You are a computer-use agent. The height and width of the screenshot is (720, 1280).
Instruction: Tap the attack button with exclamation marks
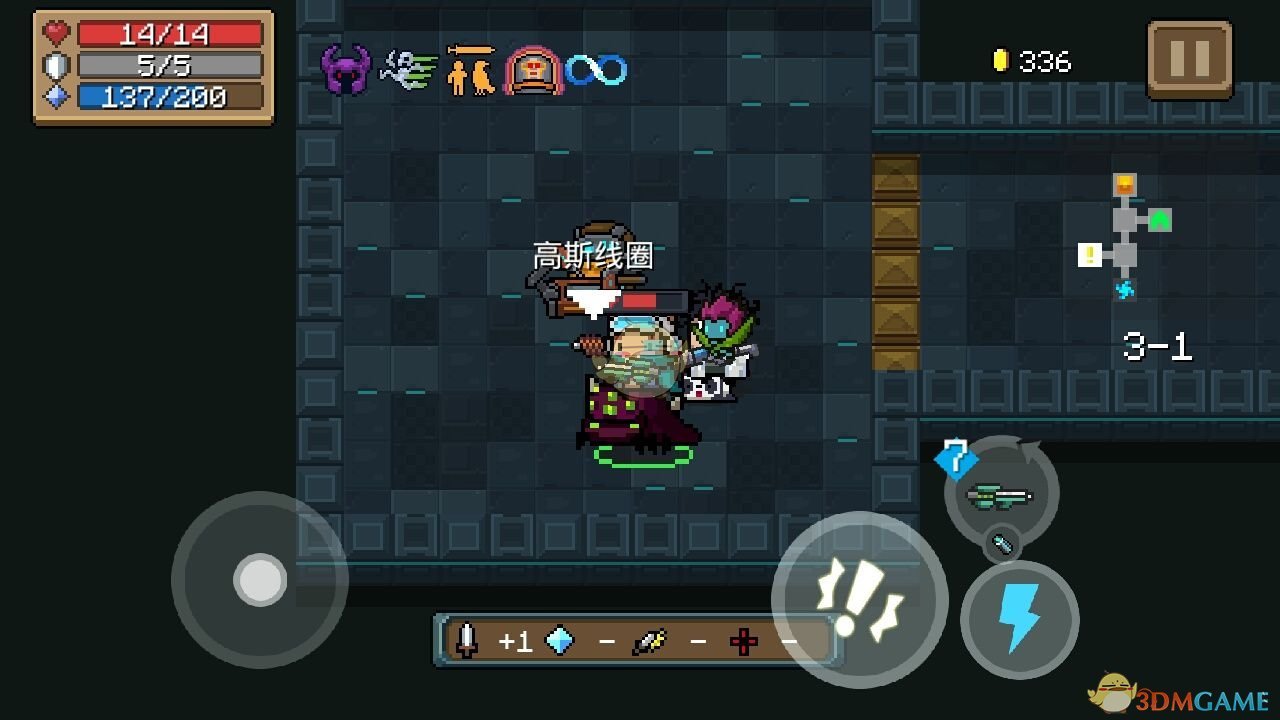click(x=859, y=598)
